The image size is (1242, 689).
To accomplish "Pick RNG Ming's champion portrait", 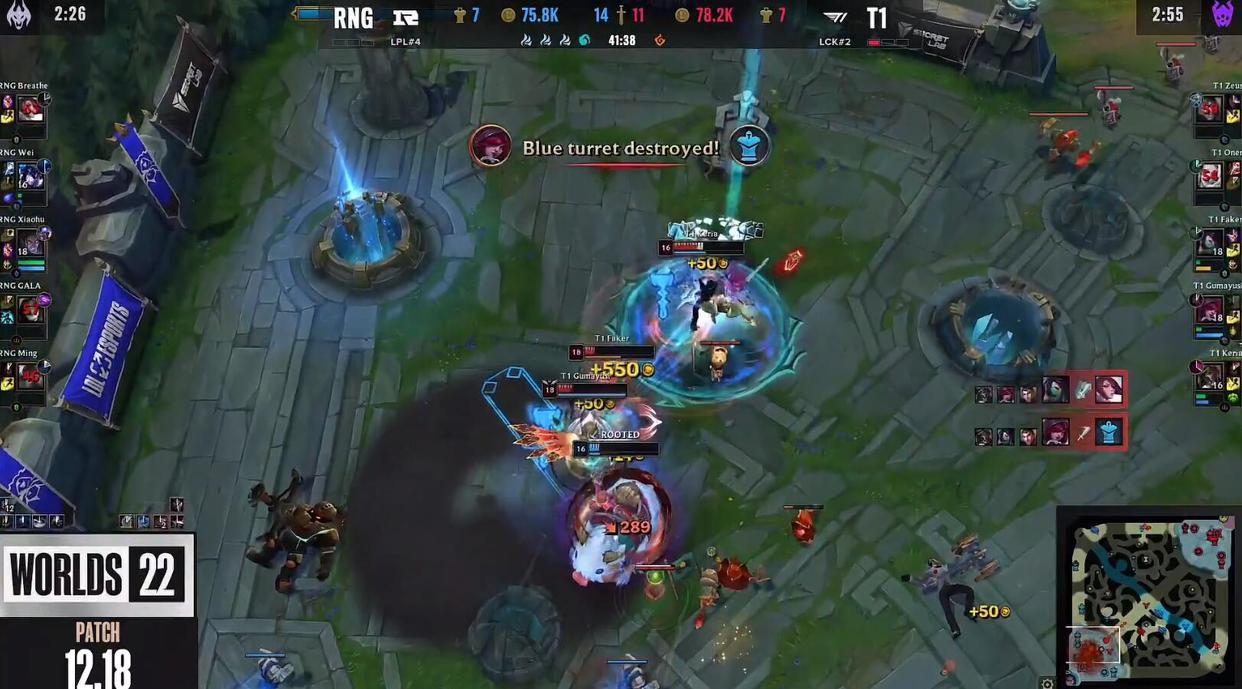I will click(x=31, y=376).
